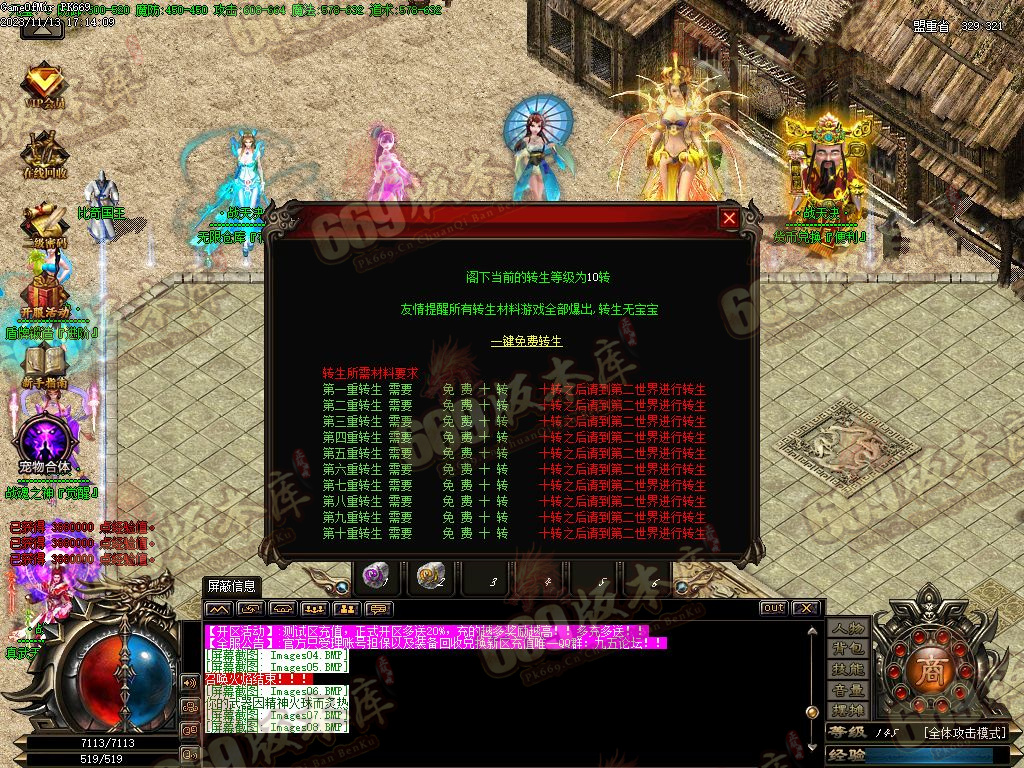This screenshot has height=768, width=1024.
Task: Open the 人物 character panel
Action: pyautogui.click(x=848, y=628)
